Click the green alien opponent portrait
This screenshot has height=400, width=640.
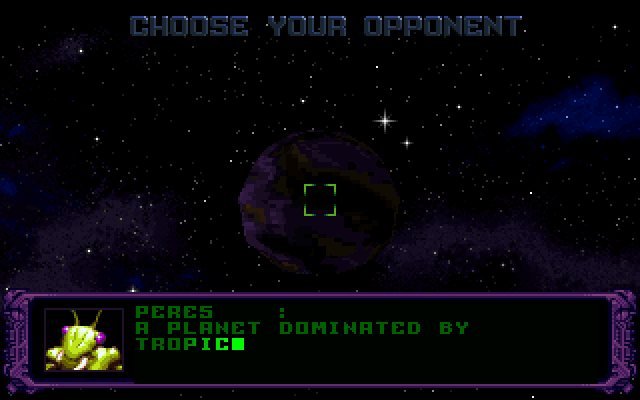84,340
